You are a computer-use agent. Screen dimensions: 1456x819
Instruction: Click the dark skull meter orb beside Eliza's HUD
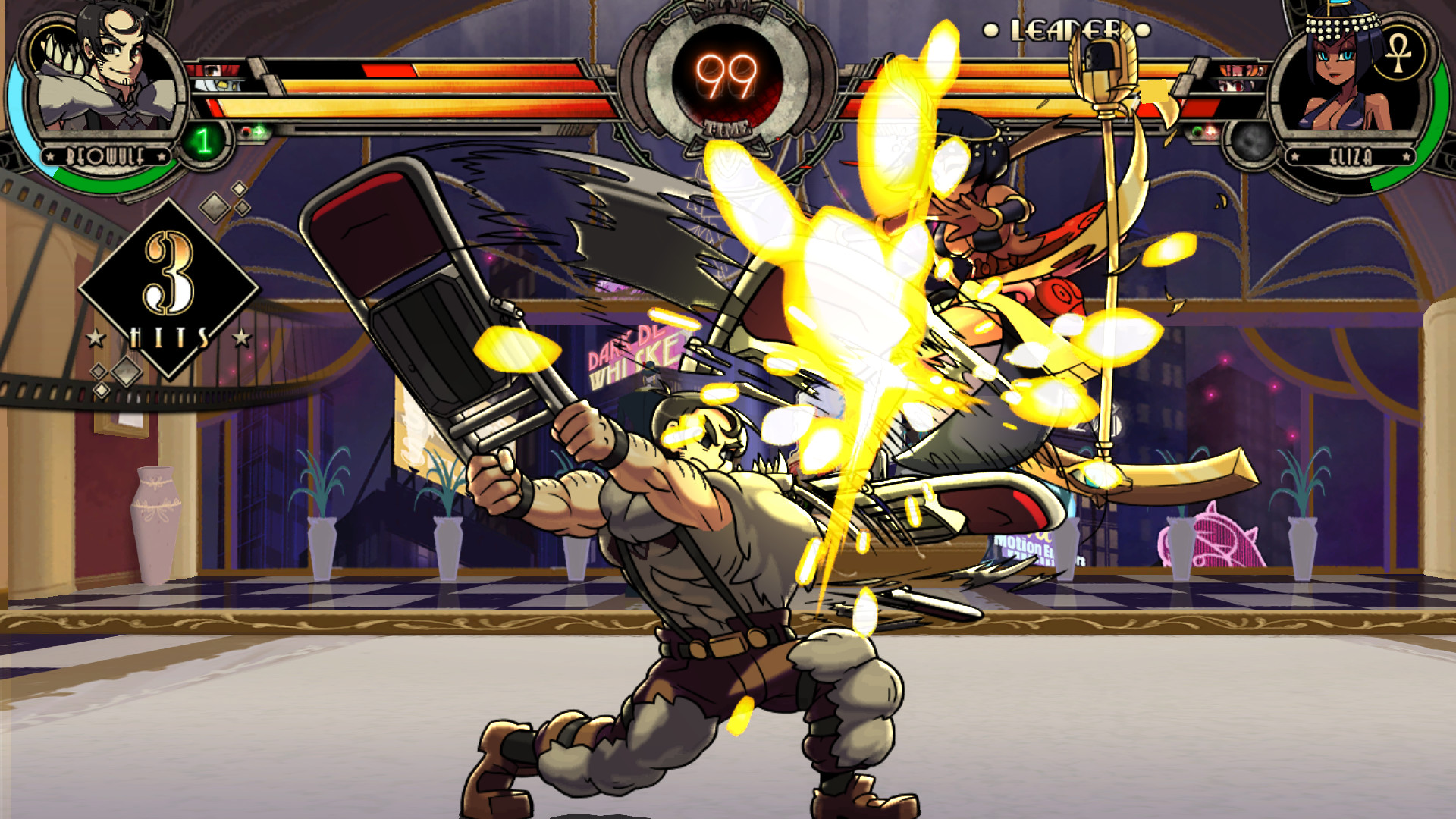pyautogui.click(x=1253, y=142)
